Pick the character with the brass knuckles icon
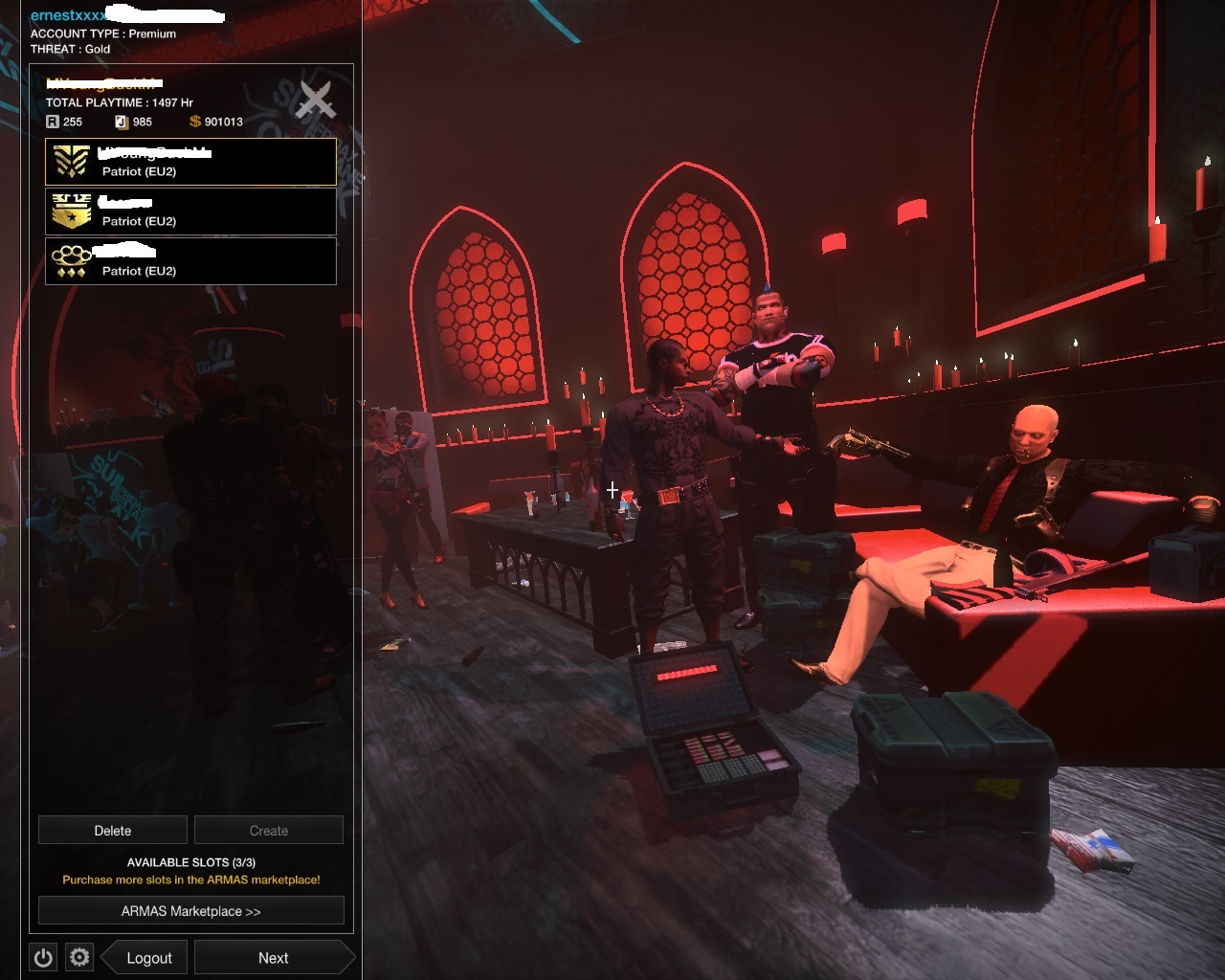1225x980 pixels. (x=190, y=261)
